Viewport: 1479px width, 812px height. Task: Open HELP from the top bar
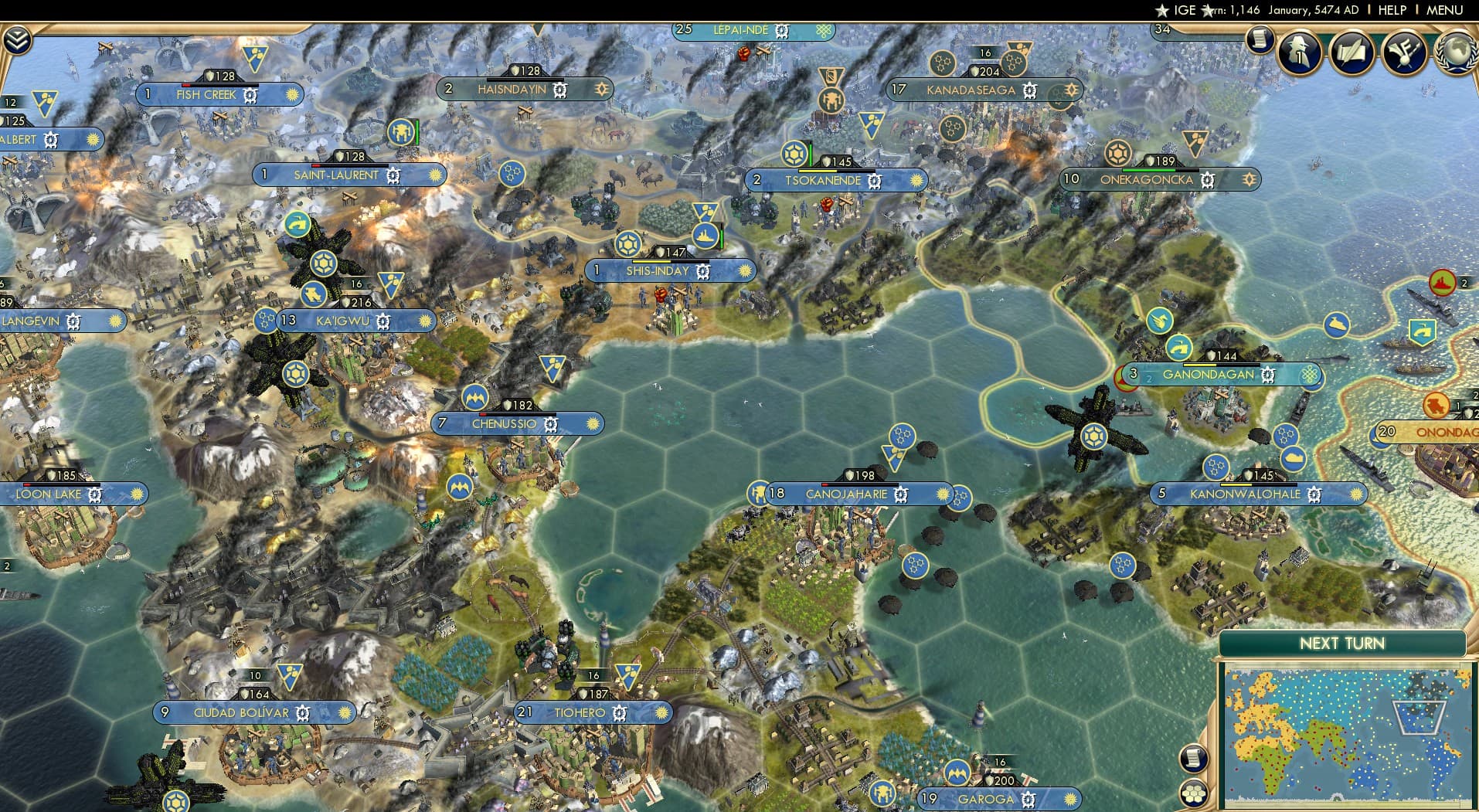click(1392, 10)
